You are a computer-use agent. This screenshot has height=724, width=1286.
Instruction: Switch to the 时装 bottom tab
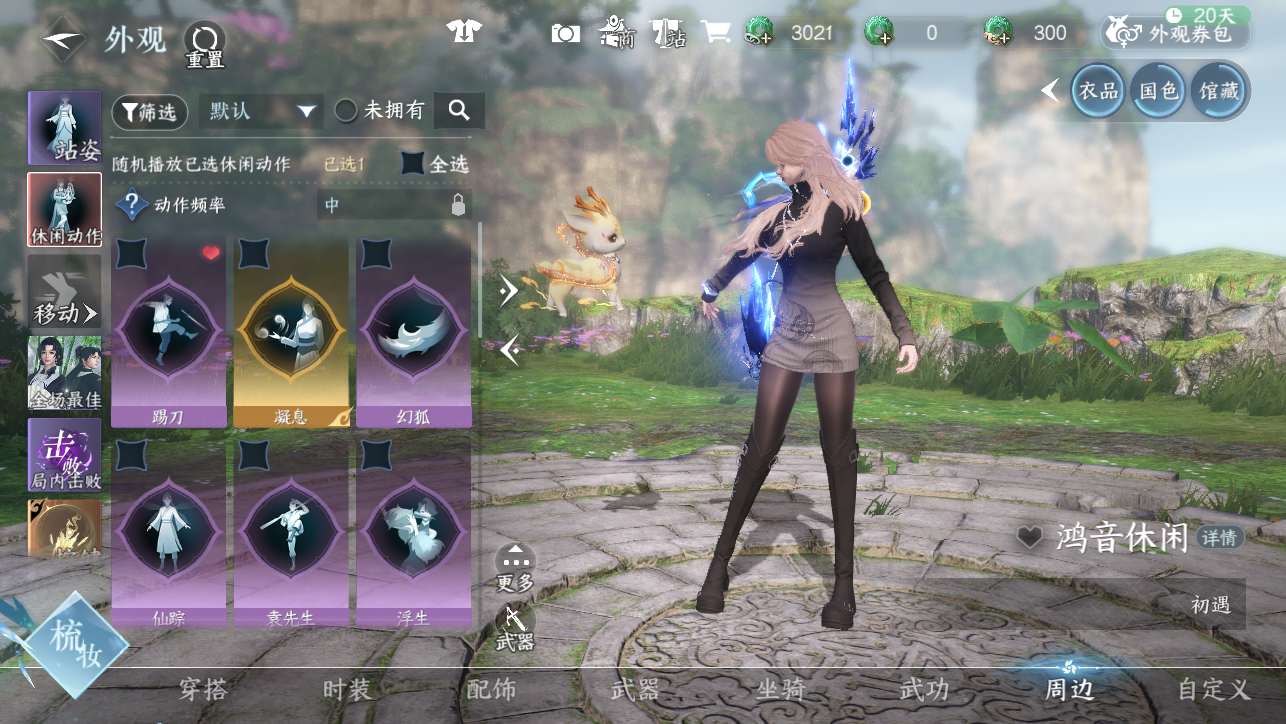tap(347, 689)
